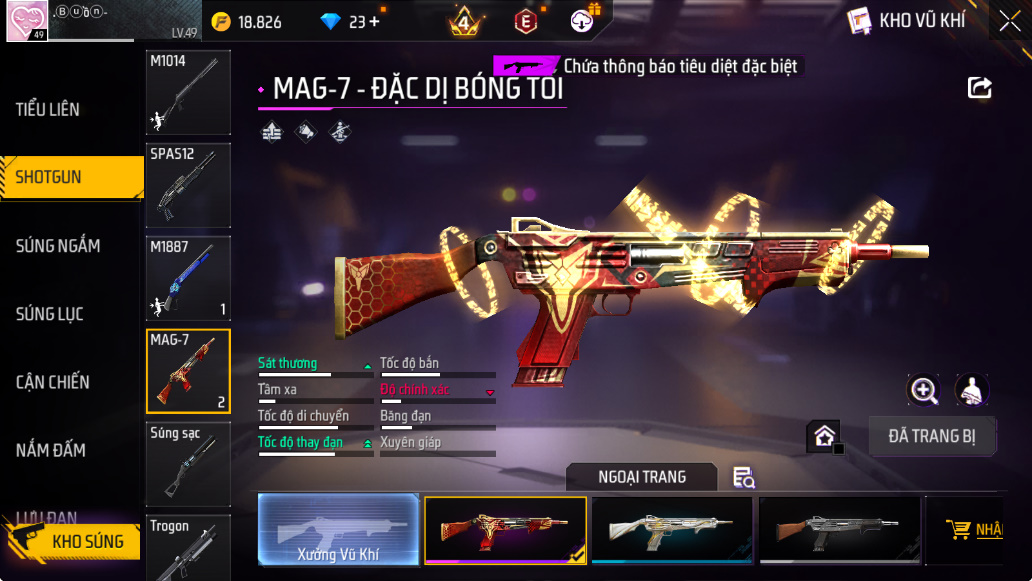Pick the SPAS12 weapon entry
Image resolution: width=1032 pixels, height=581 pixels.
(188, 185)
